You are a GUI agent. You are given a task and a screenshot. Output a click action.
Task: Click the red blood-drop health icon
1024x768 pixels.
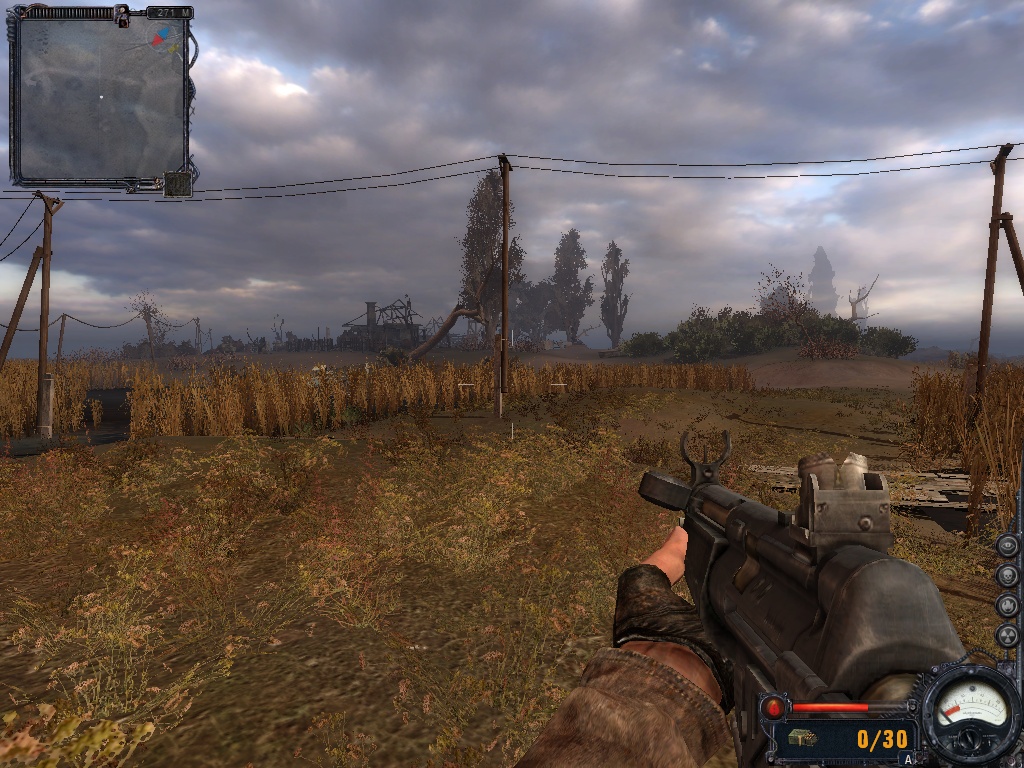coord(773,707)
